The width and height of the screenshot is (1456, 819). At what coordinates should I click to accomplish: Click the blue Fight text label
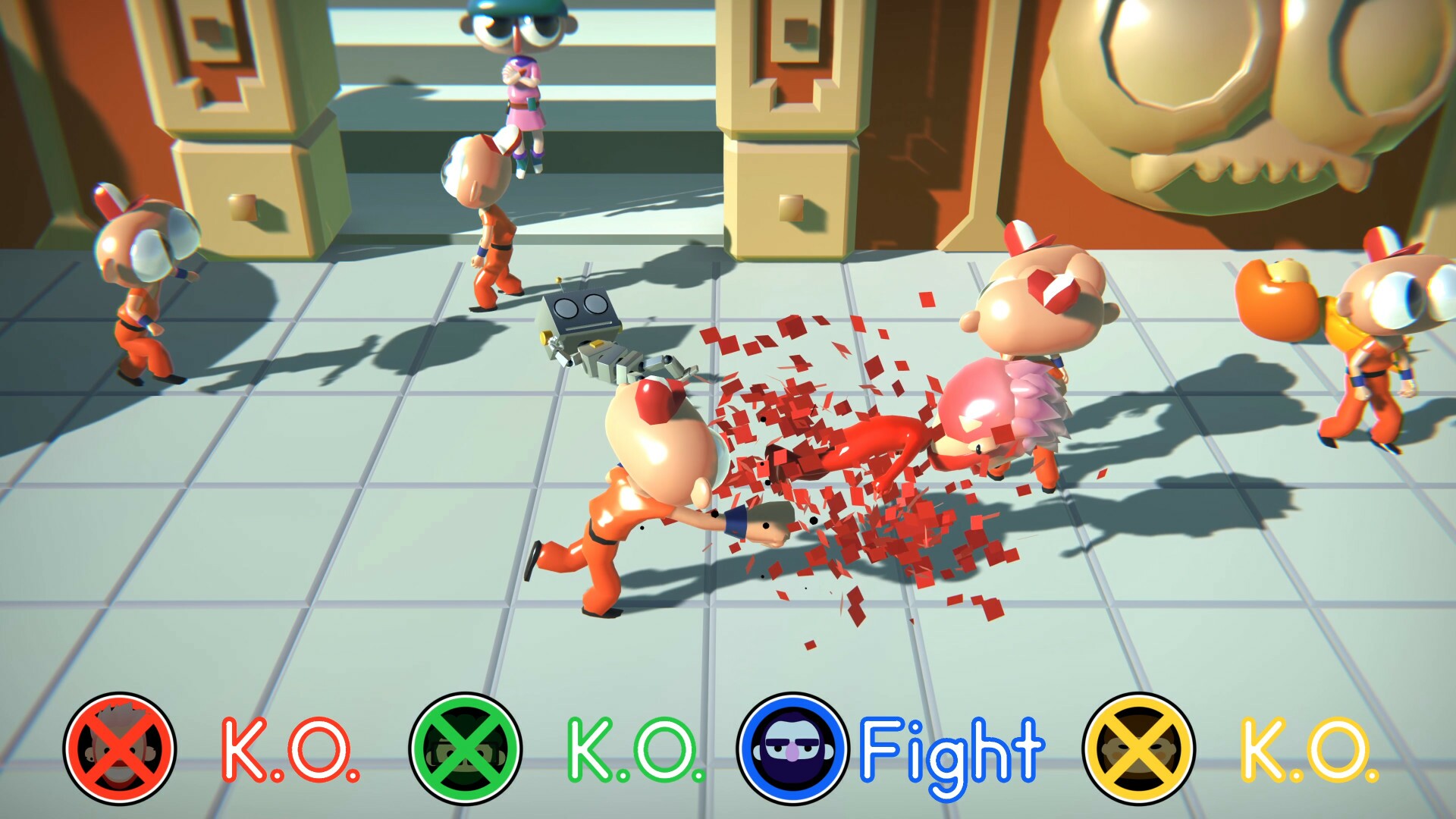click(x=952, y=751)
